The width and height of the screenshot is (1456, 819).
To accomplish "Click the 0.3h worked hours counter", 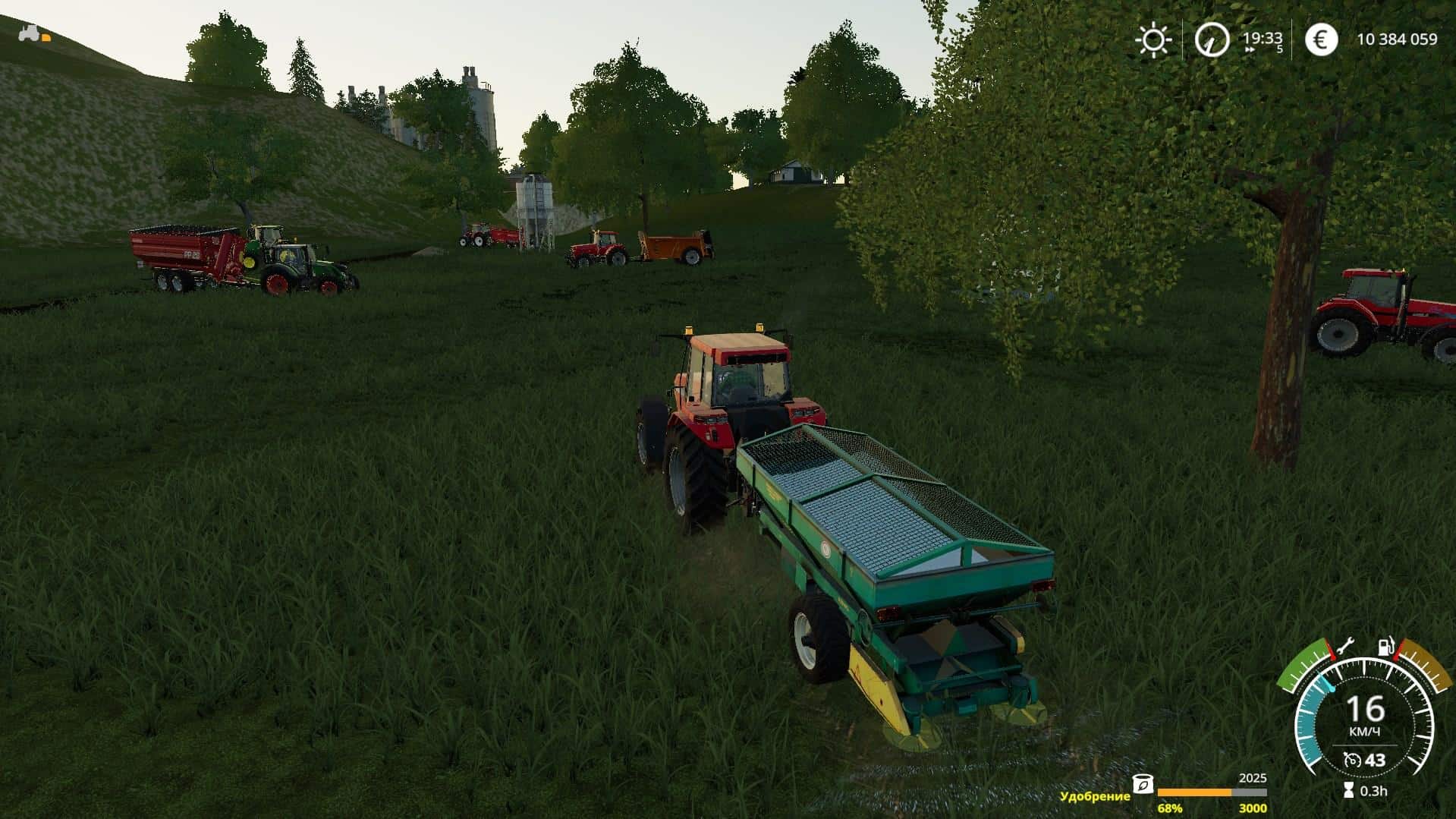I will click(1375, 792).
